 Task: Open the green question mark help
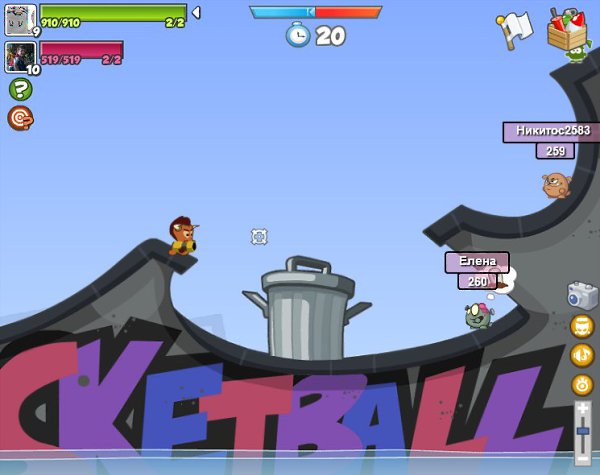pos(20,89)
